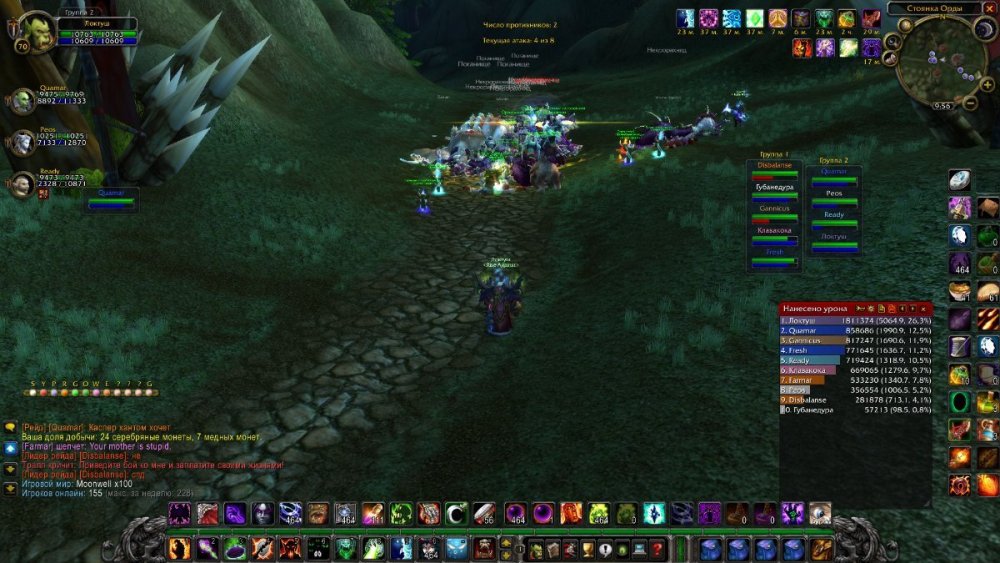Select Peos's party portrait
Screen dimensions: 1000x563
pos(23,141)
